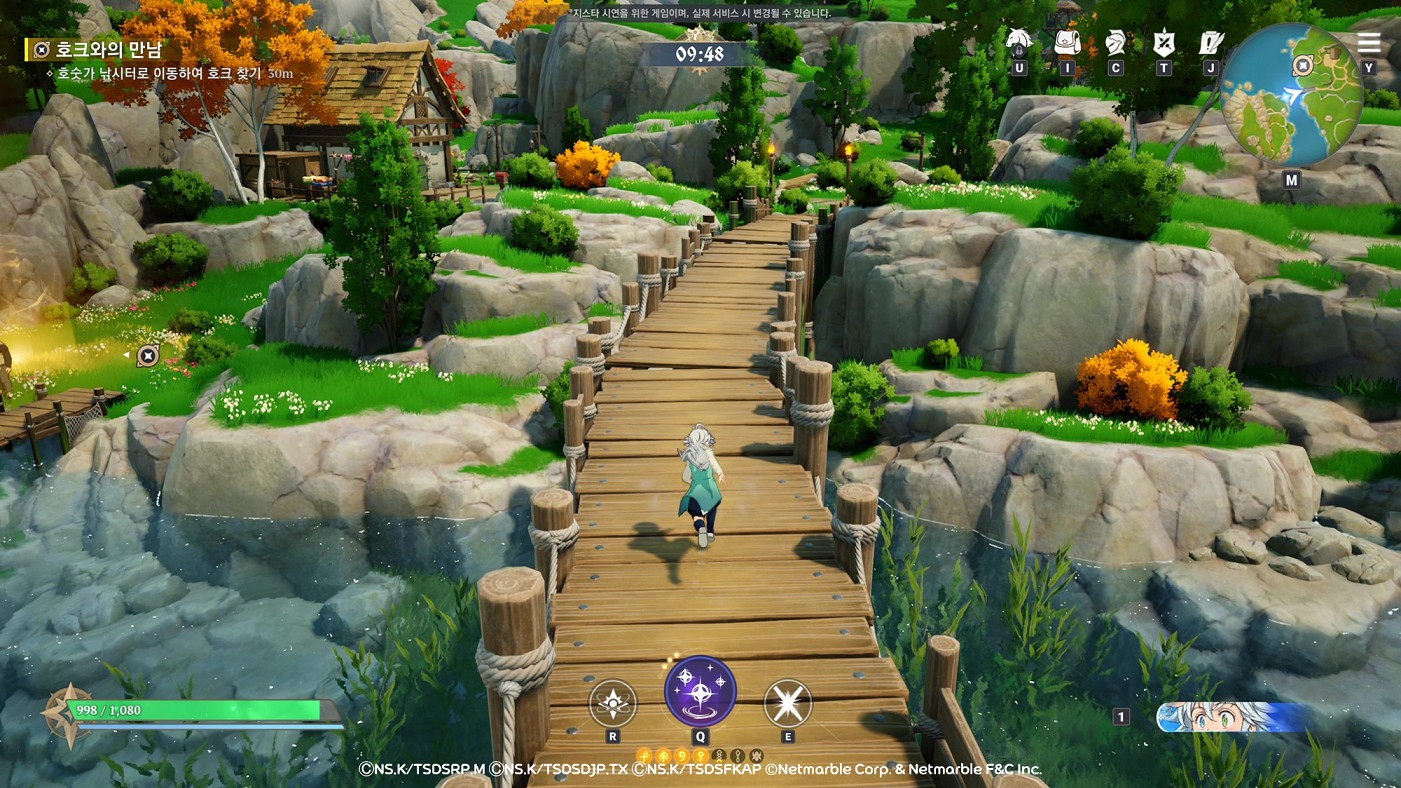
Task: Activate the starburst skill icon labeled E
Action: tap(789, 705)
